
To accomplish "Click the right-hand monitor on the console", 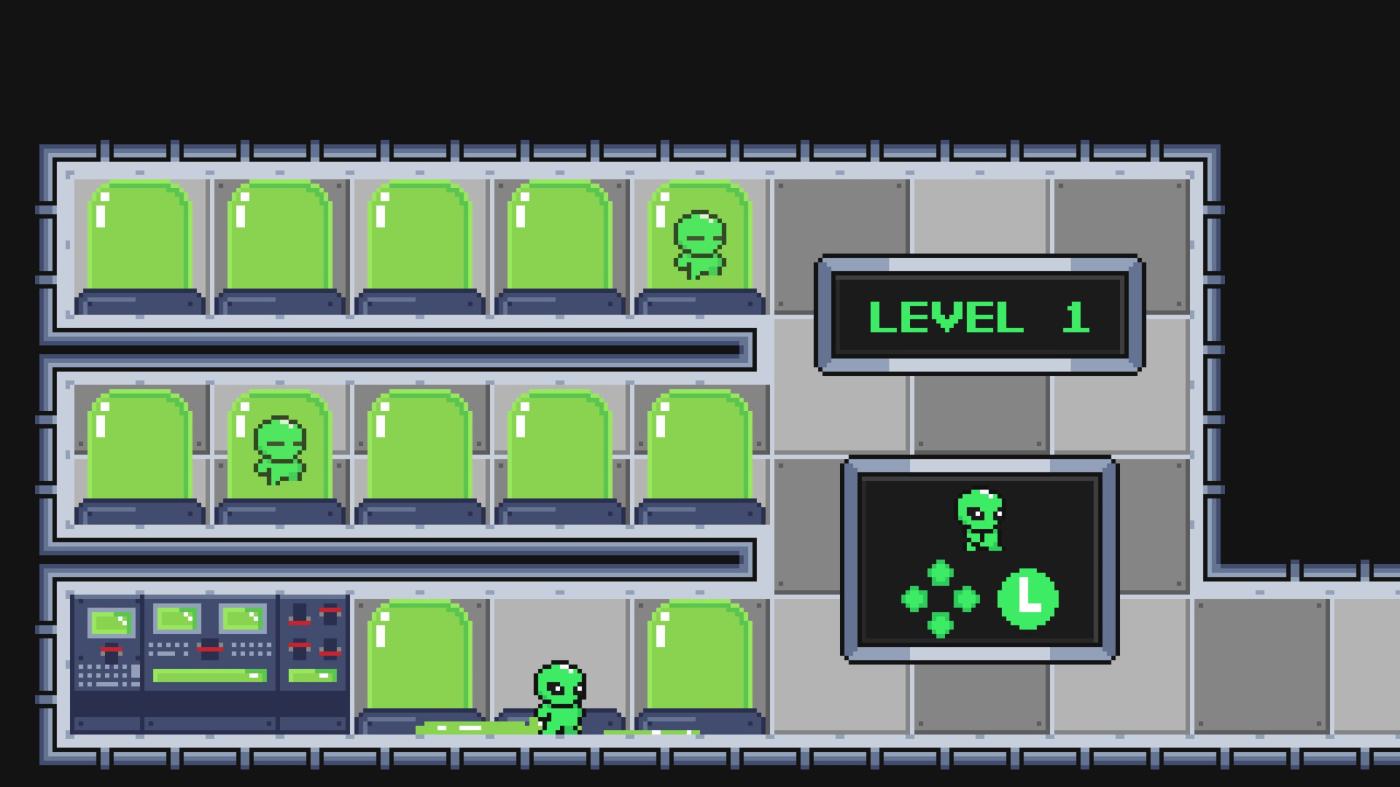I will (x=242, y=618).
